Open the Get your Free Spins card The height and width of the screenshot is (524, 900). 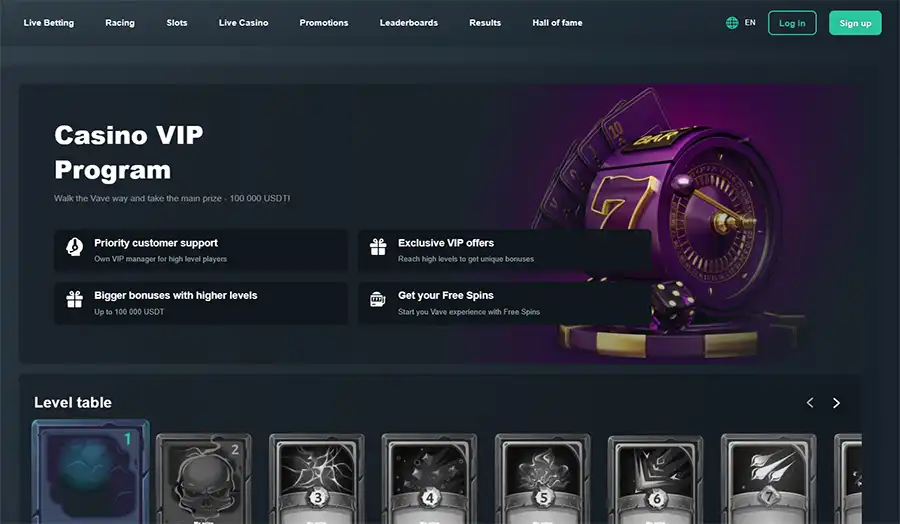(504, 303)
